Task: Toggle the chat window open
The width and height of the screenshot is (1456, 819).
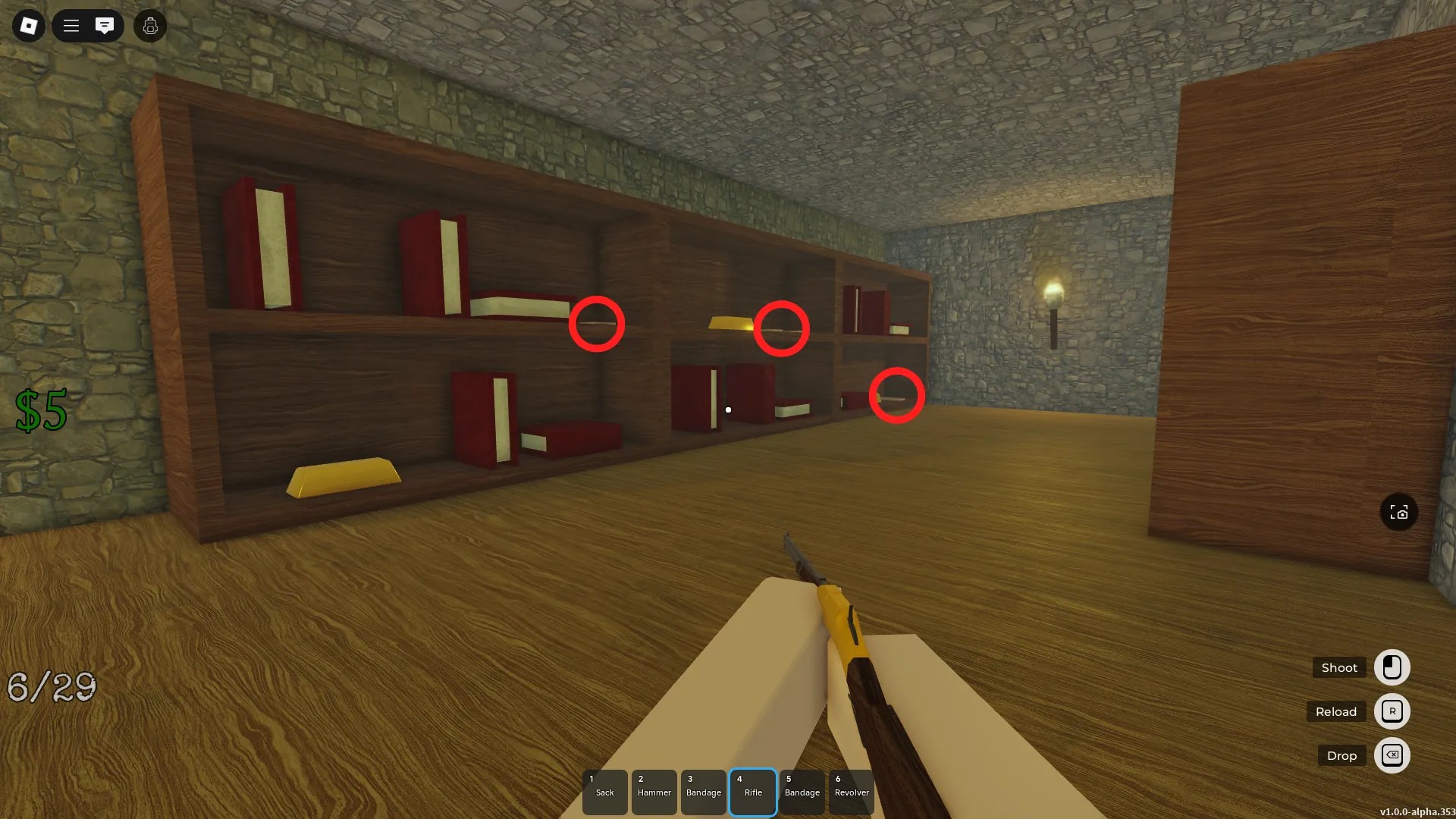Action: coord(105,26)
